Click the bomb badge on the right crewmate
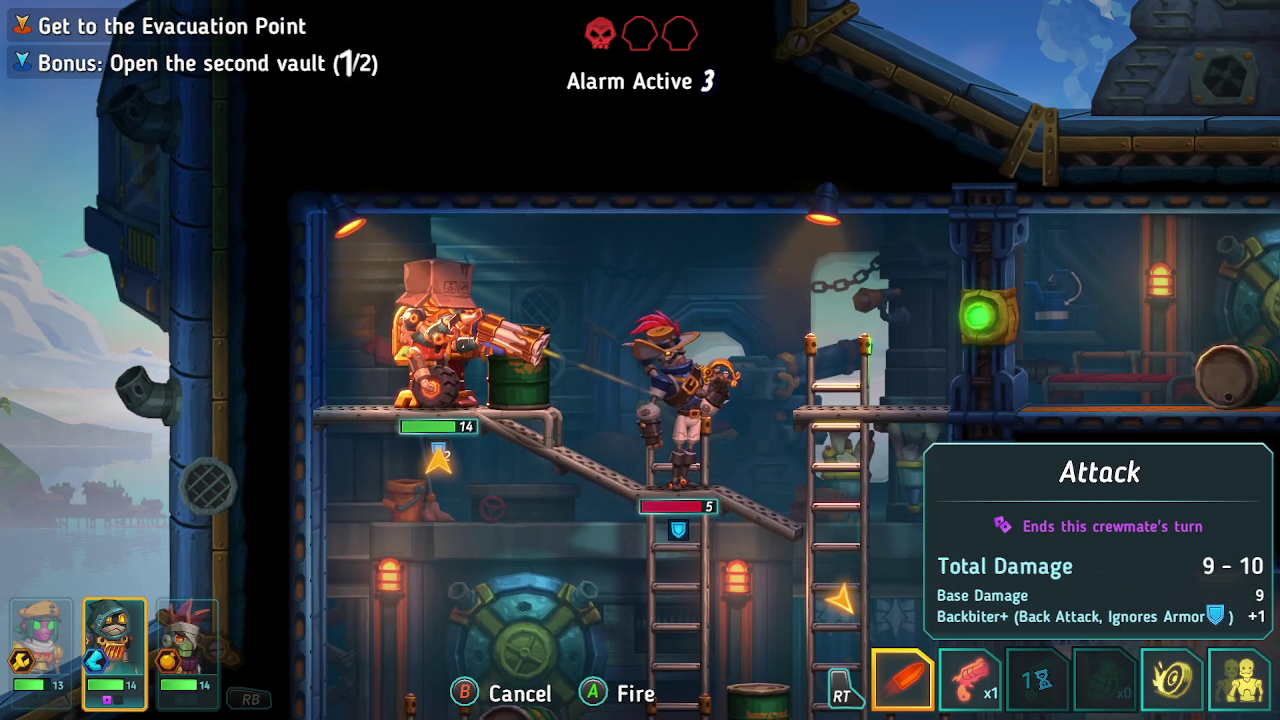This screenshot has height=720, width=1280. coord(169,661)
